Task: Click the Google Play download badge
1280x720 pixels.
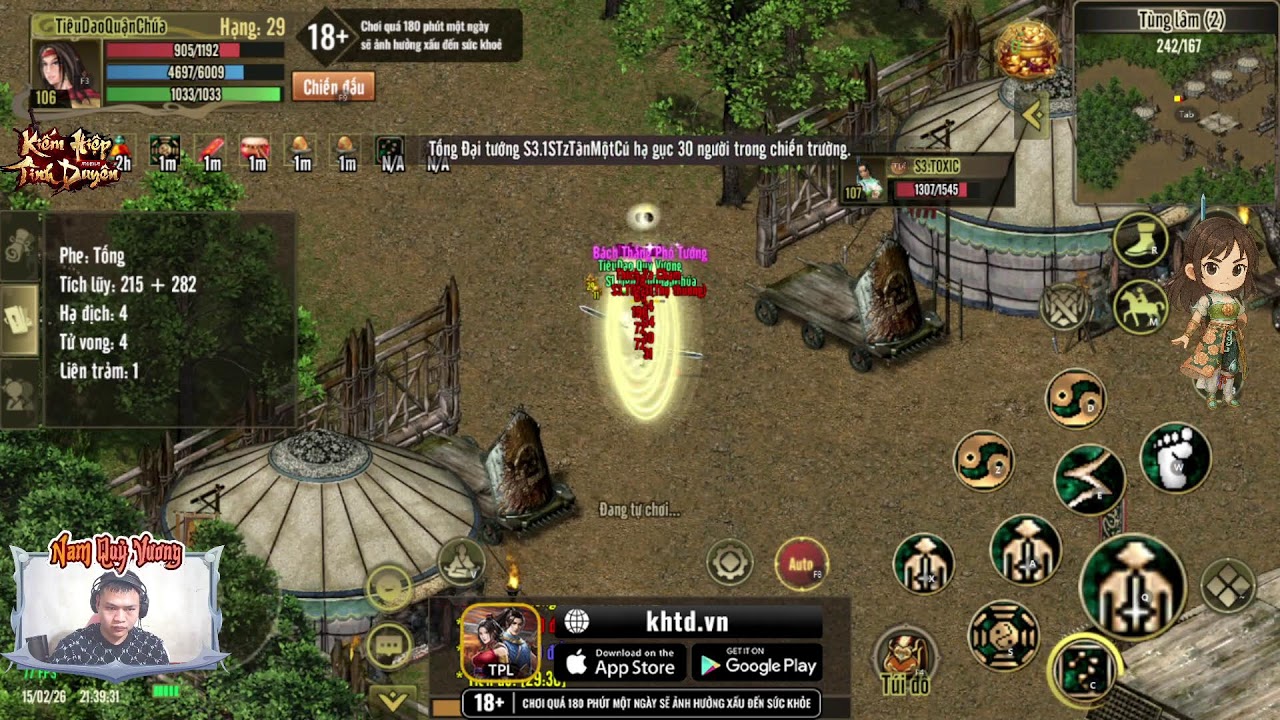Action: click(x=756, y=663)
